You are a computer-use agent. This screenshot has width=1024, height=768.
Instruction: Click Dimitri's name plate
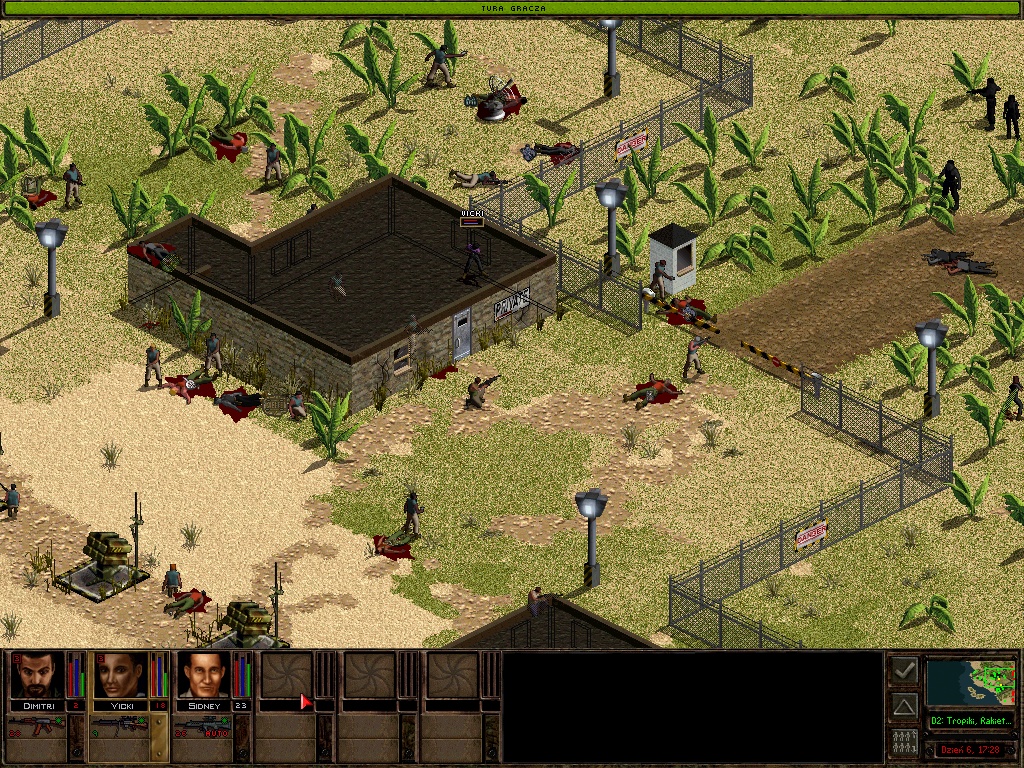[x=37, y=705]
